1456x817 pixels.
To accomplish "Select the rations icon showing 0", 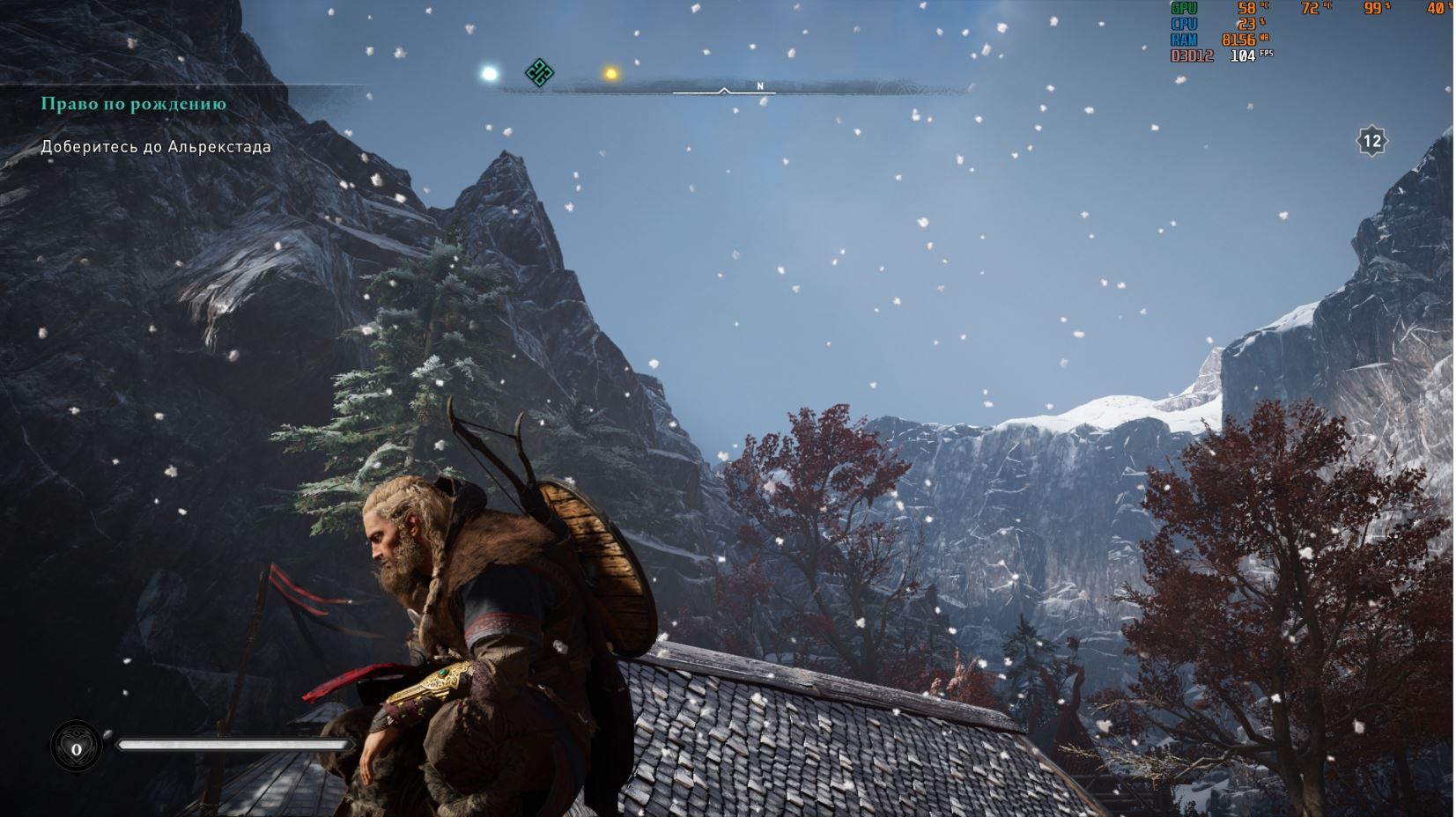I will coord(77,748).
